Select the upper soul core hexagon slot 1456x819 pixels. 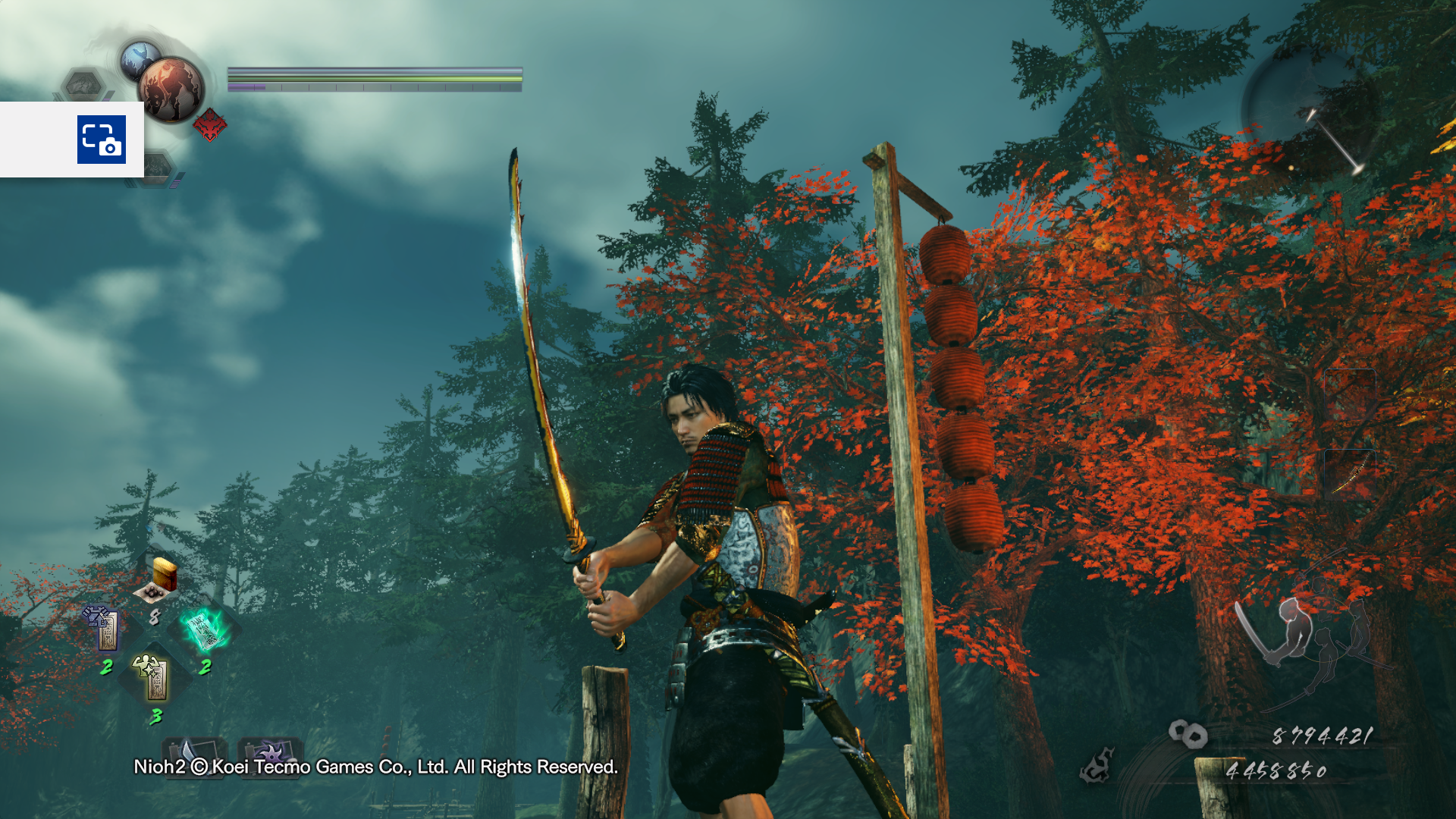pyautogui.click(x=83, y=85)
